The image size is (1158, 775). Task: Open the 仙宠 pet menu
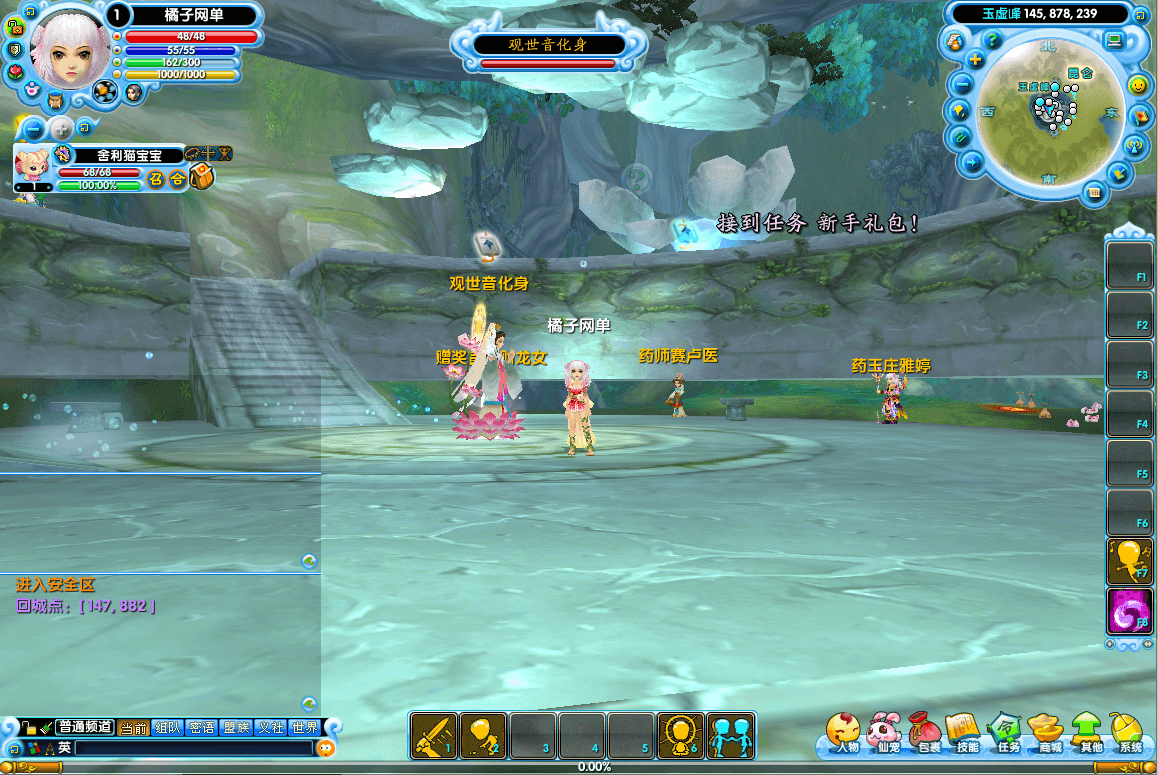coord(884,733)
